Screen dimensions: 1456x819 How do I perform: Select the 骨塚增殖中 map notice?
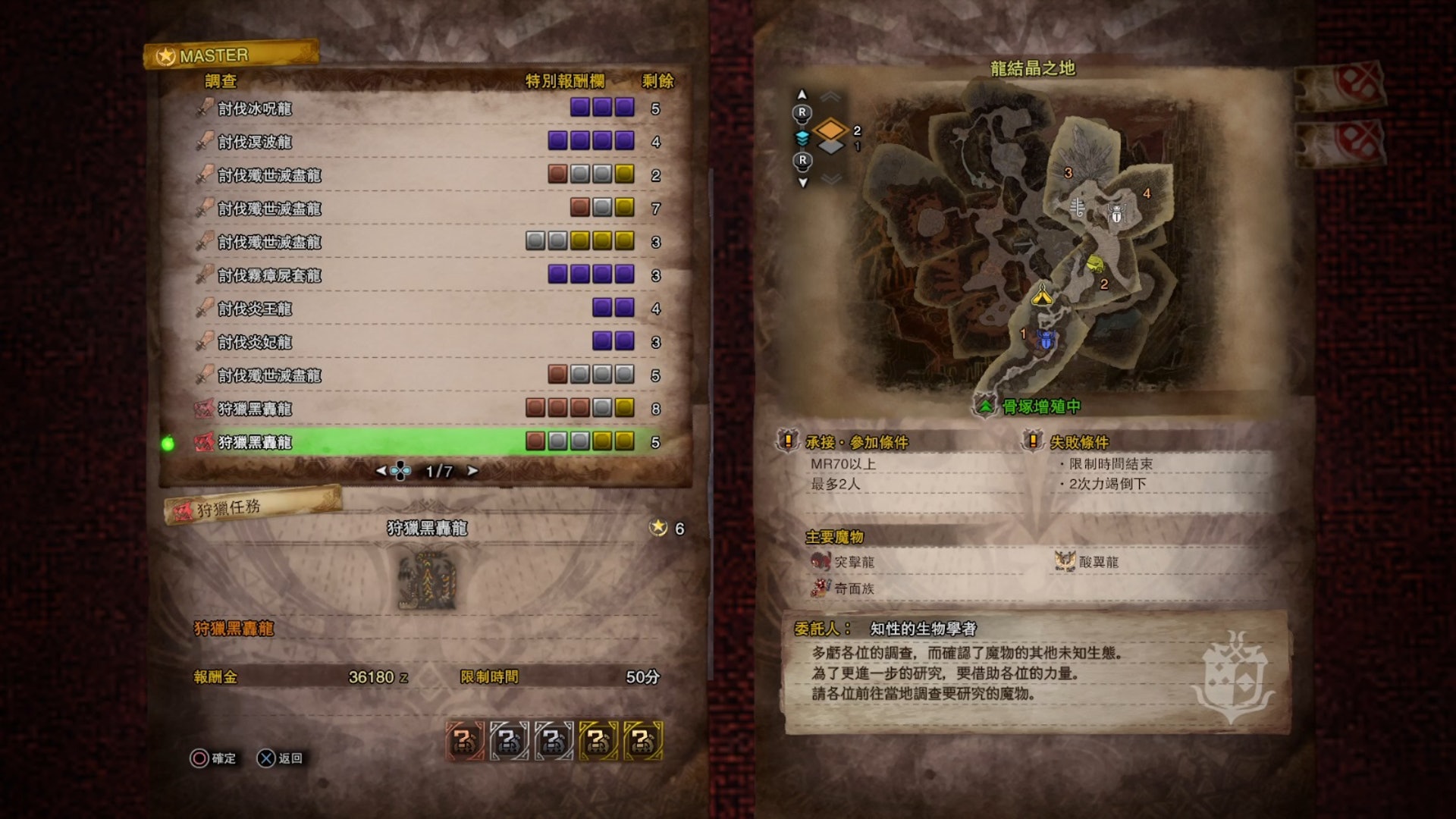[x=1040, y=407]
